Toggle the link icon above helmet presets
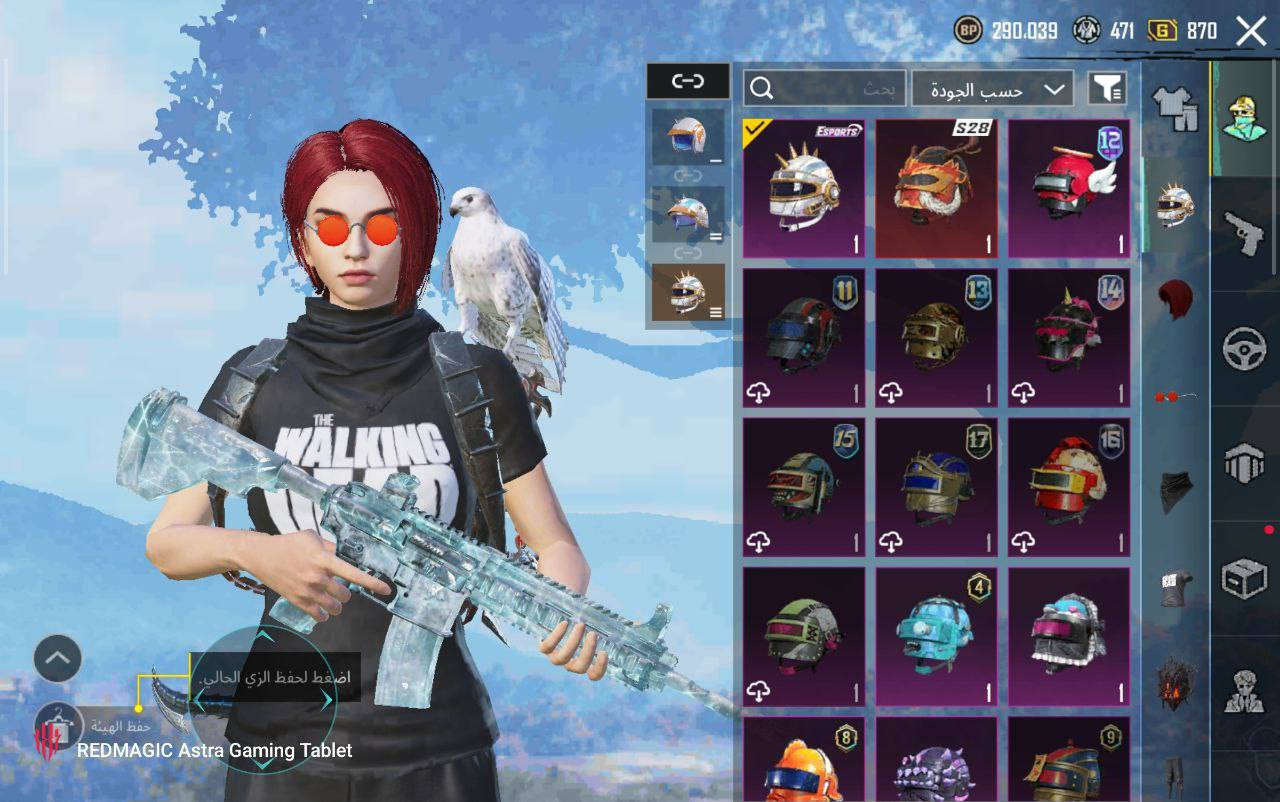 pos(687,81)
